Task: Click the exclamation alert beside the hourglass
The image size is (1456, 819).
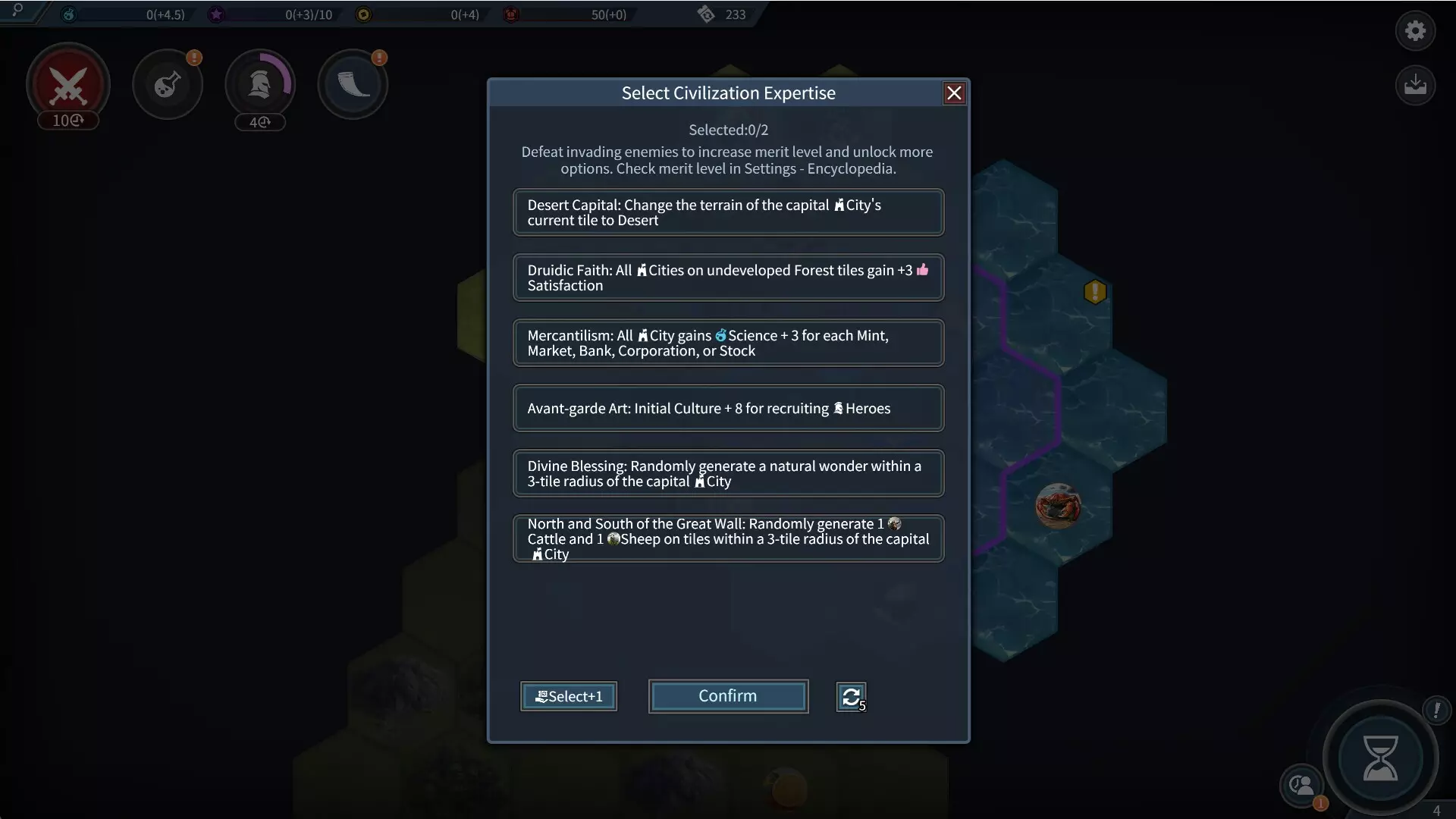Action: [1436, 710]
